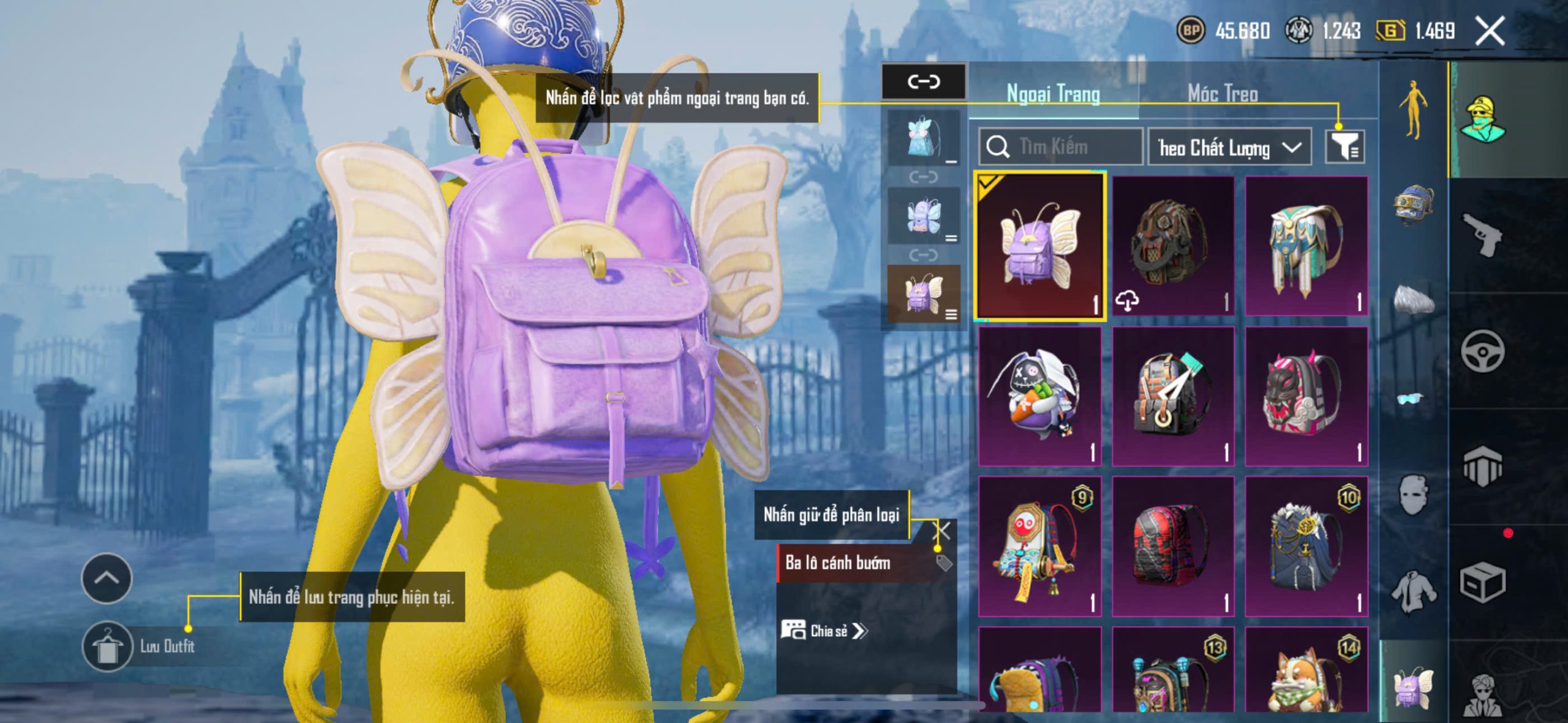This screenshot has height=723, width=1568.
Task: Expand the round up-arrow button
Action: click(x=107, y=579)
